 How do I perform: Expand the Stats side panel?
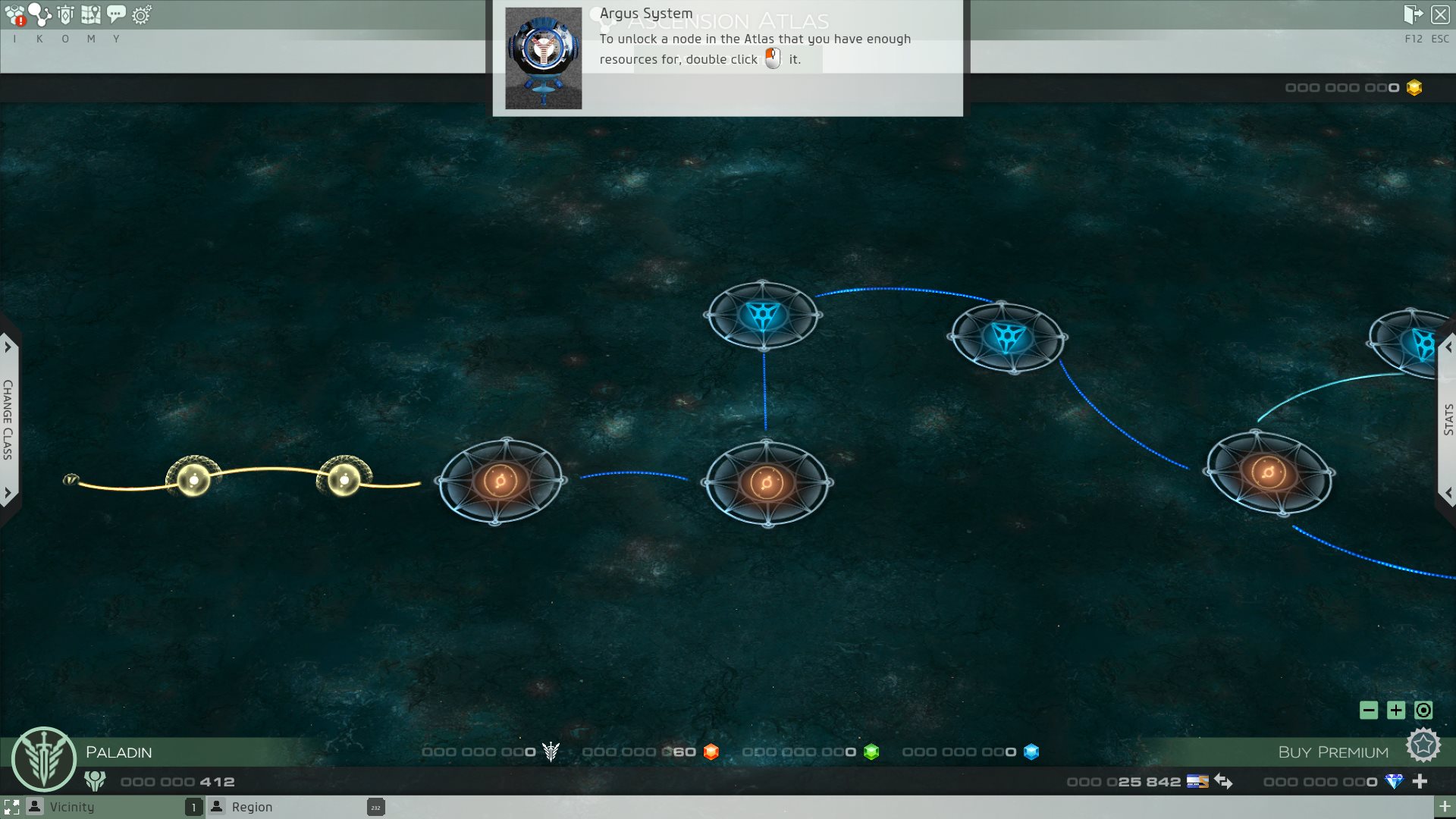(1448, 419)
